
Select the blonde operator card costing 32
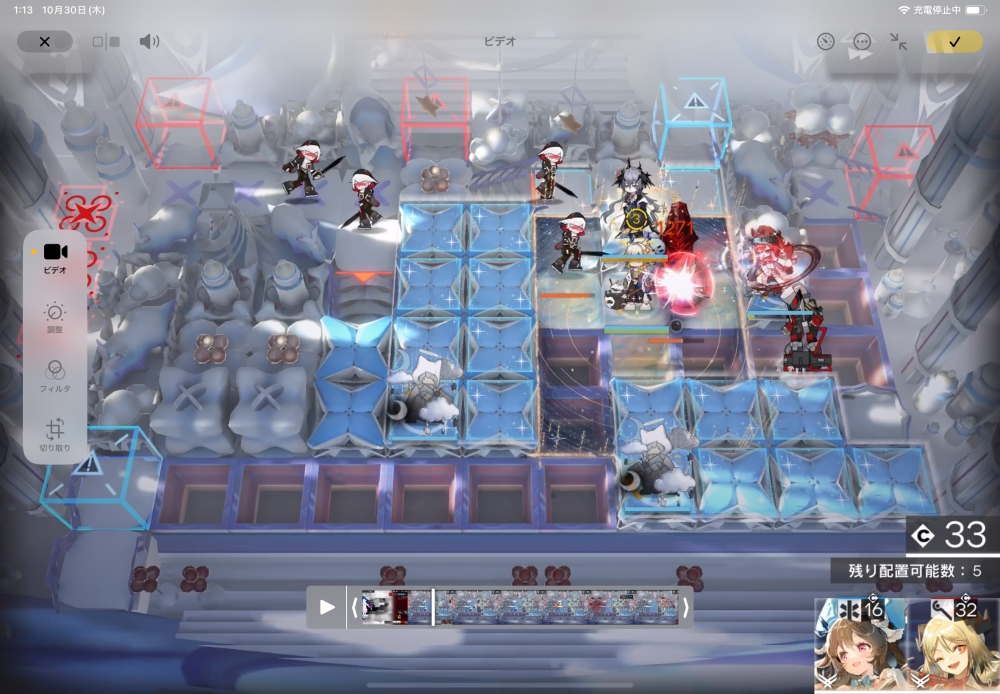pyautogui.click(x=952, y=645)
